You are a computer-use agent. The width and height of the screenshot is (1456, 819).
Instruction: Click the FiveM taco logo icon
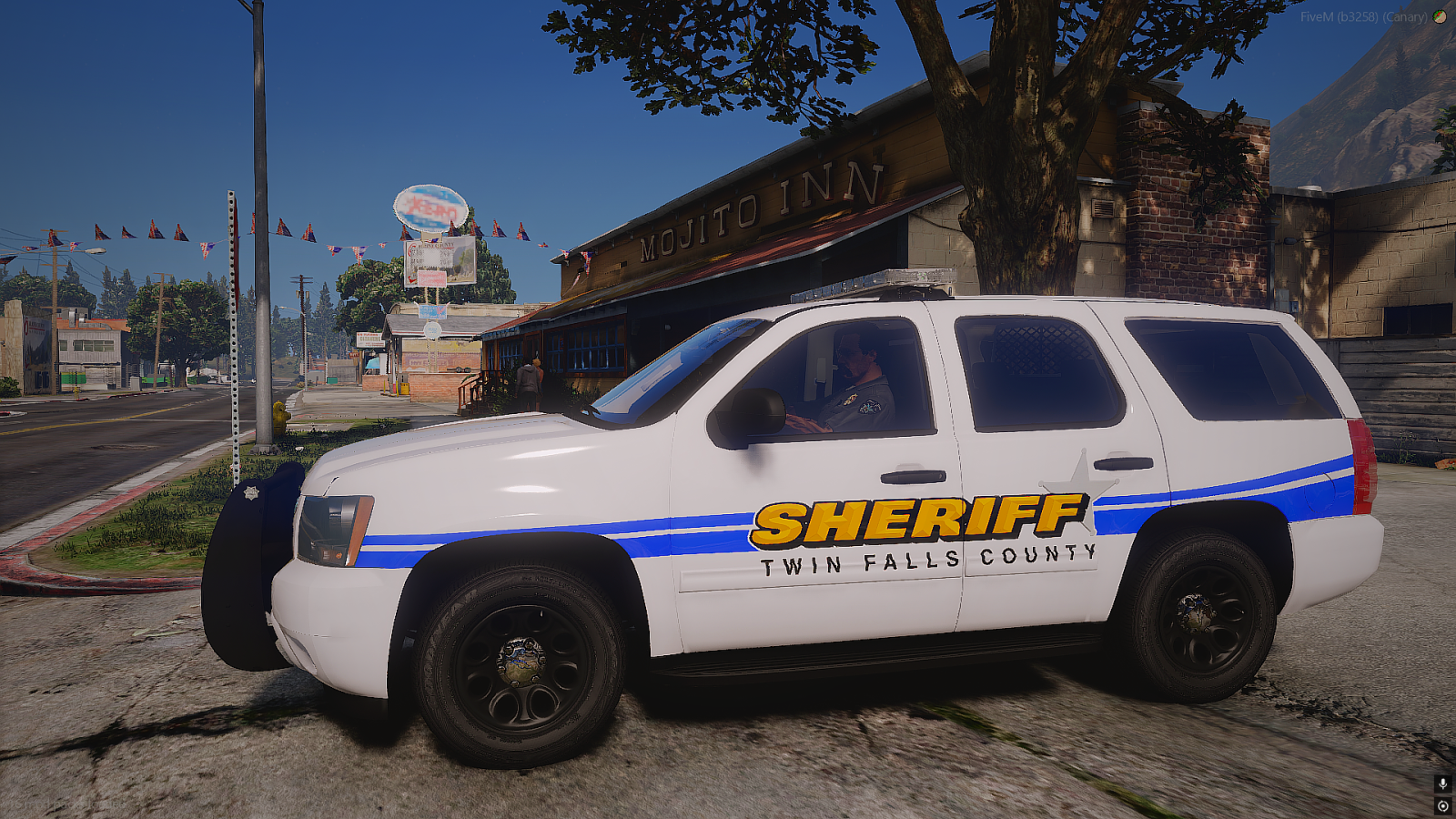[1440, 16]
